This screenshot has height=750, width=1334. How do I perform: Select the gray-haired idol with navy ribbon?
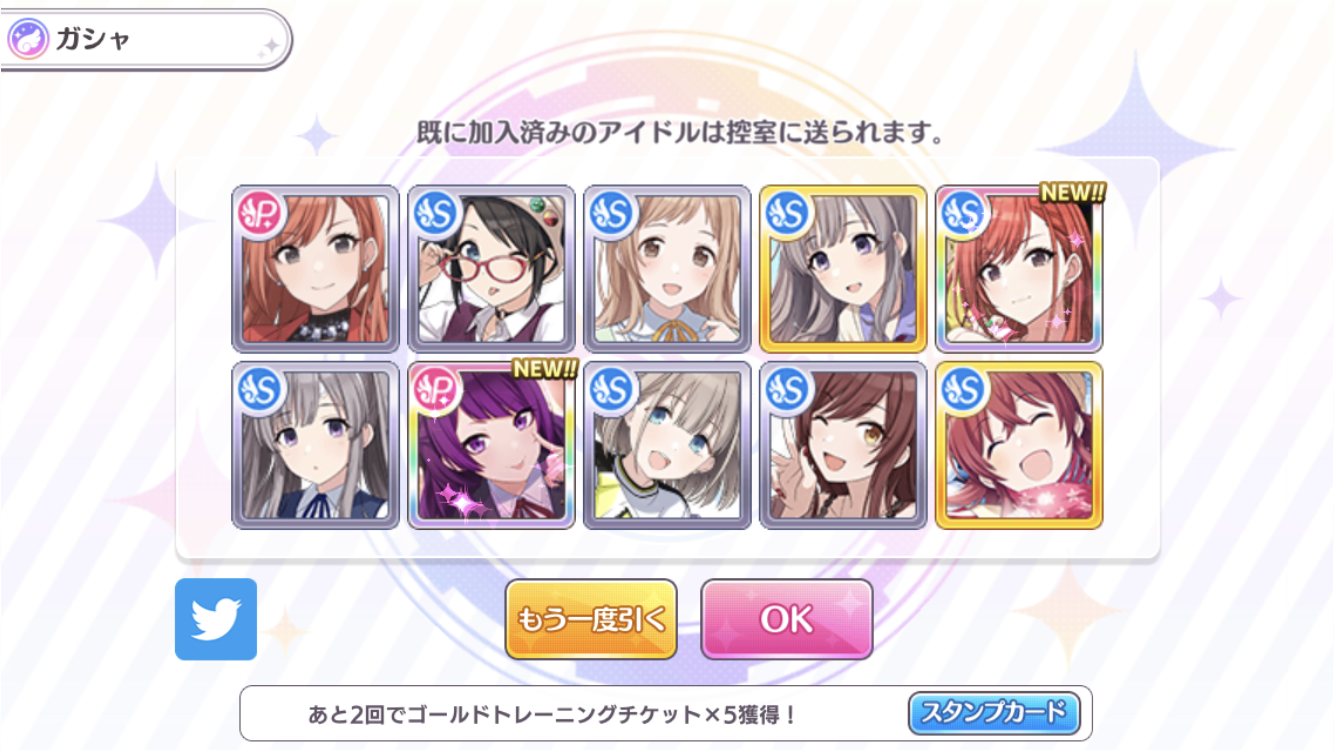pyautogui.click(x=315, y=445)
